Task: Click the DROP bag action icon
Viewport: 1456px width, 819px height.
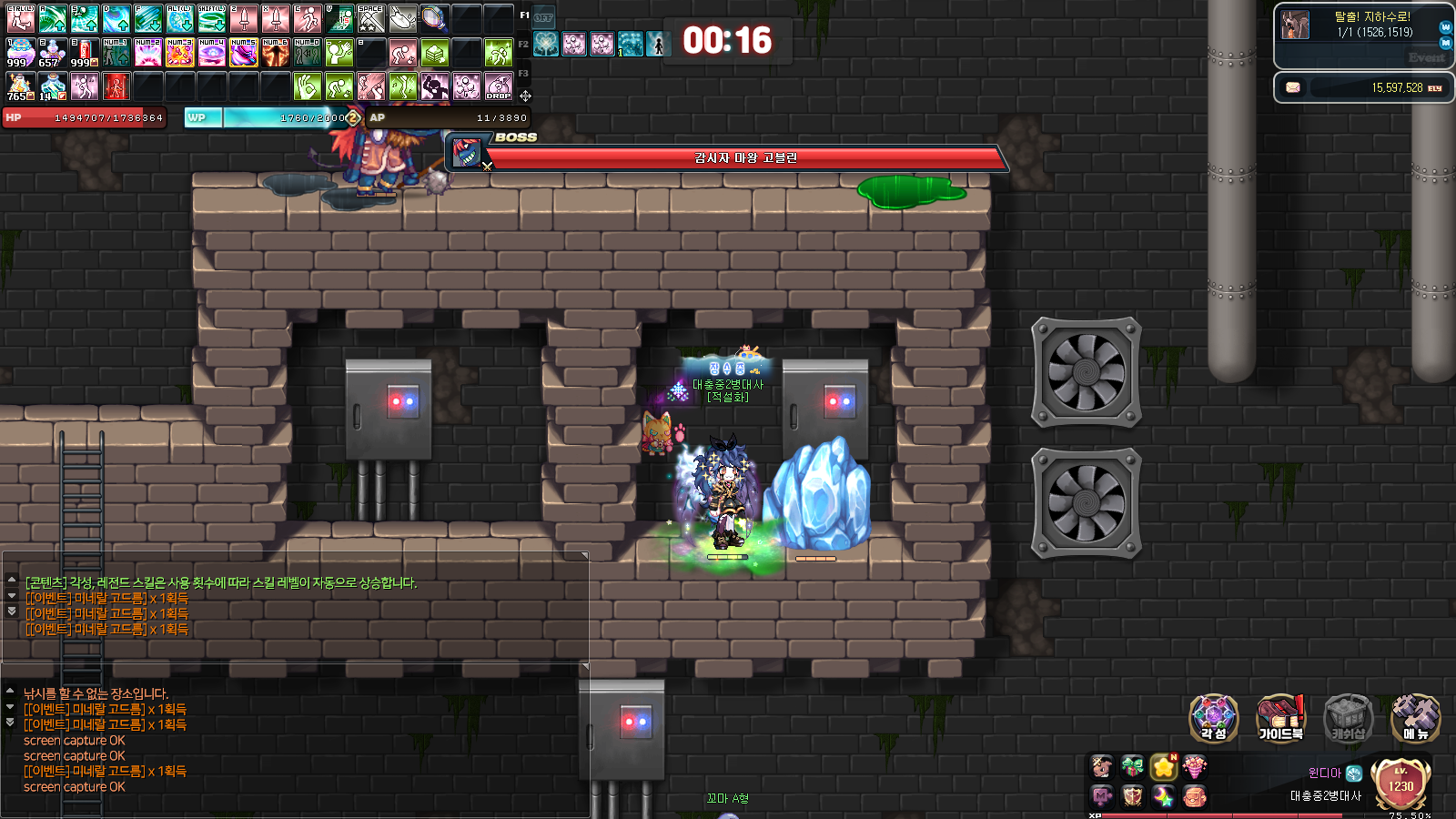Action: tap(499, 86)
